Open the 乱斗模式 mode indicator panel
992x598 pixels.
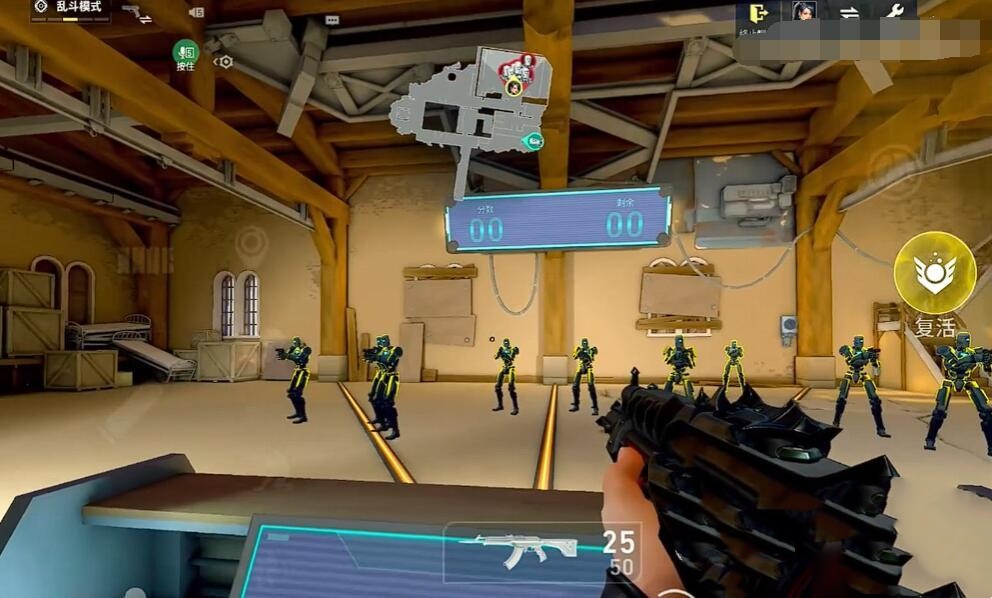point(70,10)
